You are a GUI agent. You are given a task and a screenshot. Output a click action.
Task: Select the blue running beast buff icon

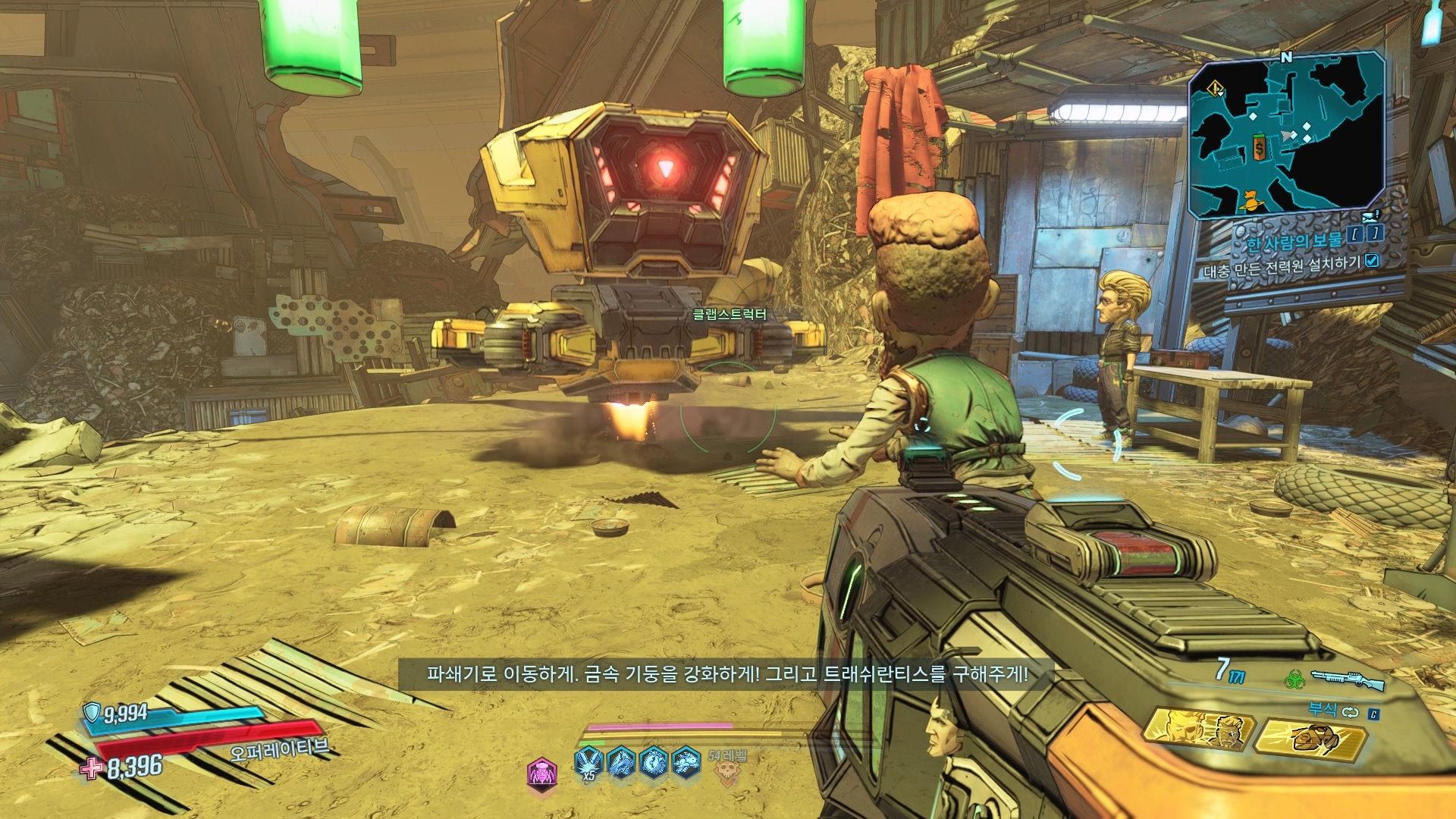[x=686, y=762]
